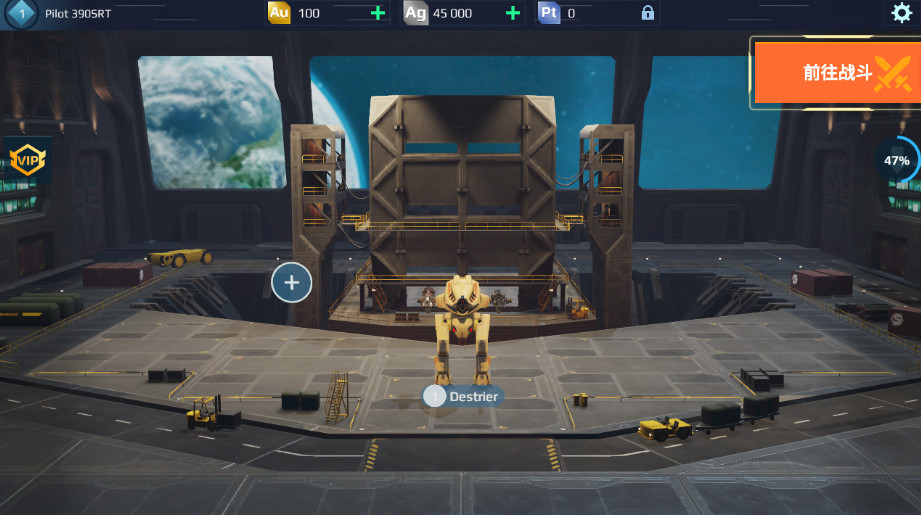Add a robot to the empty hangar slot
Image resolution: width=921 pixels, height=515 pixels.
click(292, 282)
